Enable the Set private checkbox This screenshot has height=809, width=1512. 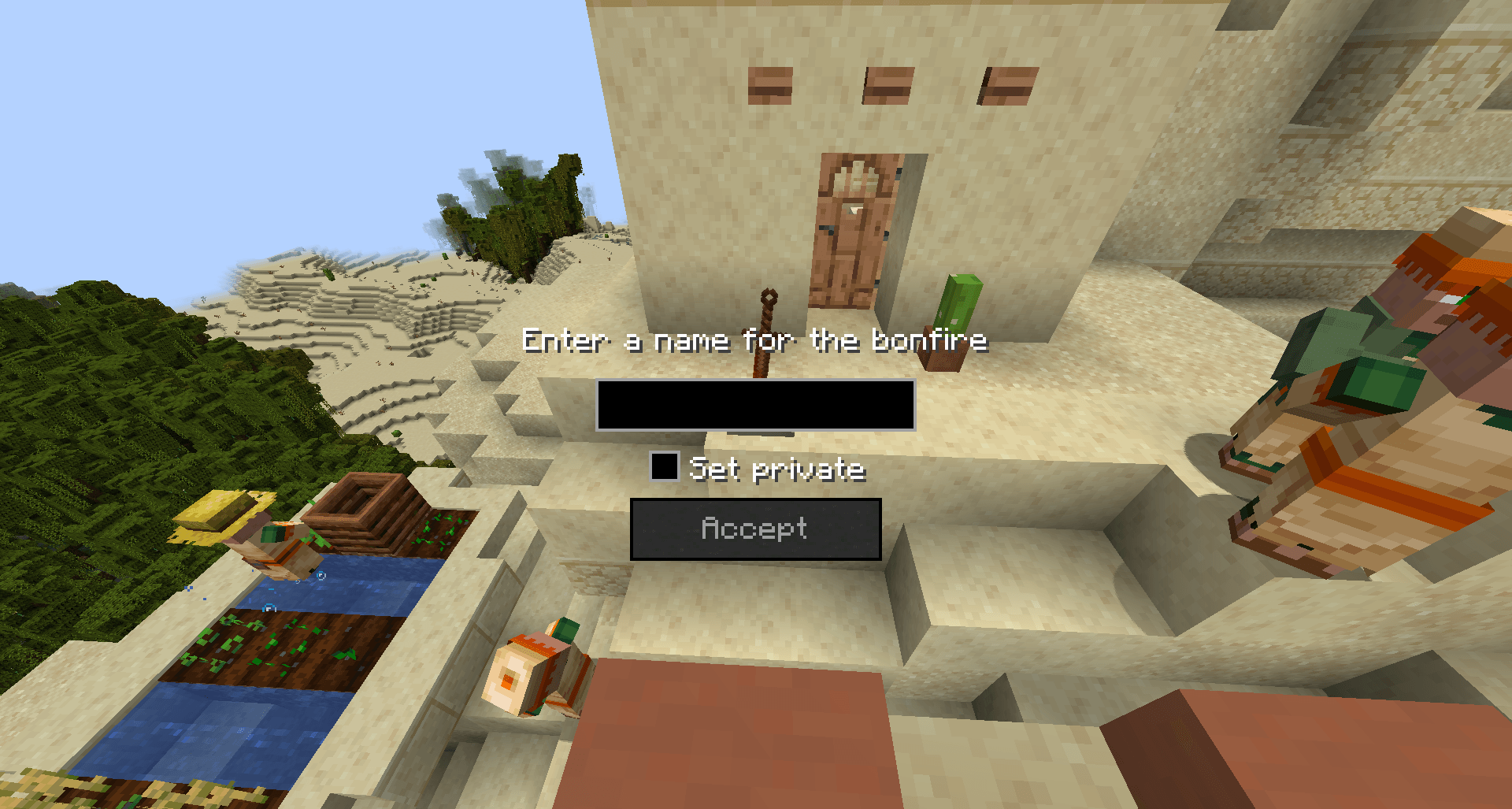(x=664, y=466)
